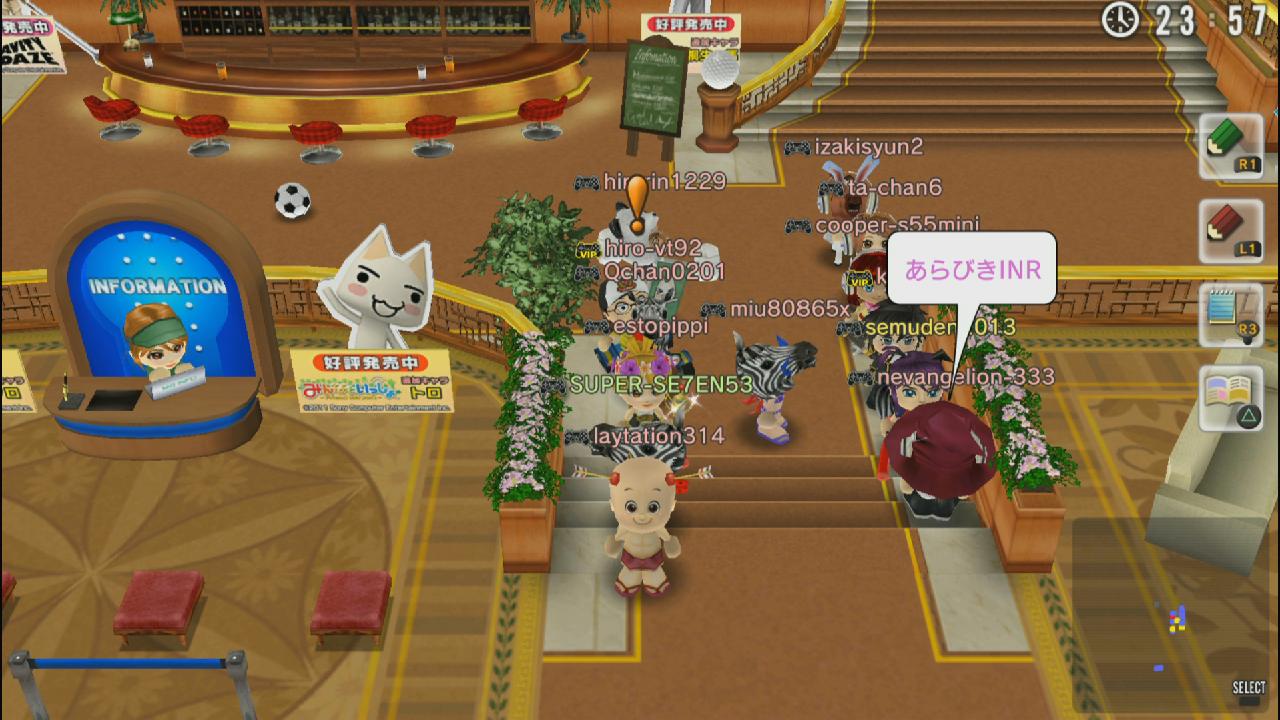Open the open-book guide icon

click(x=1231, y=398)
